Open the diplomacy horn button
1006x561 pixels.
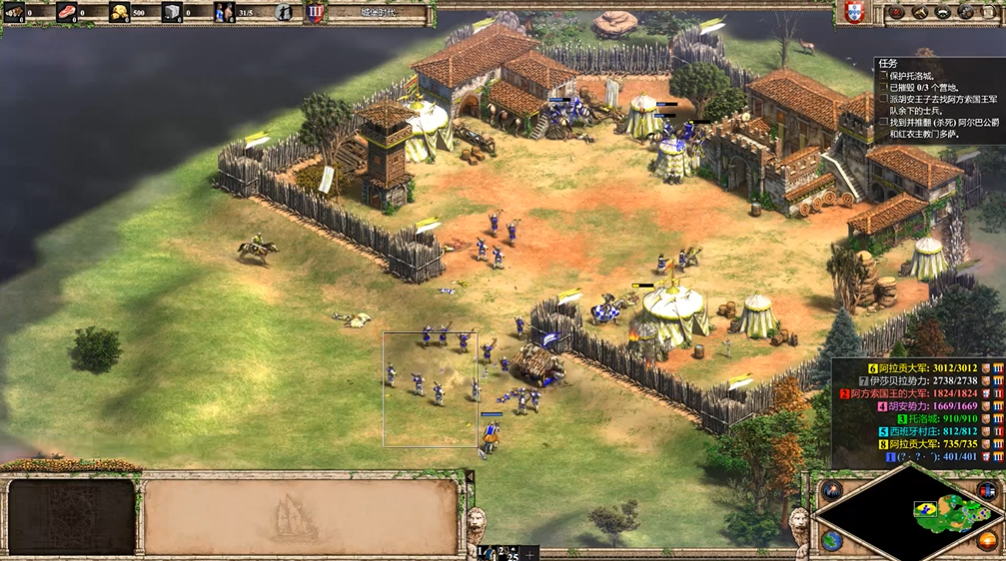(920, 13)
